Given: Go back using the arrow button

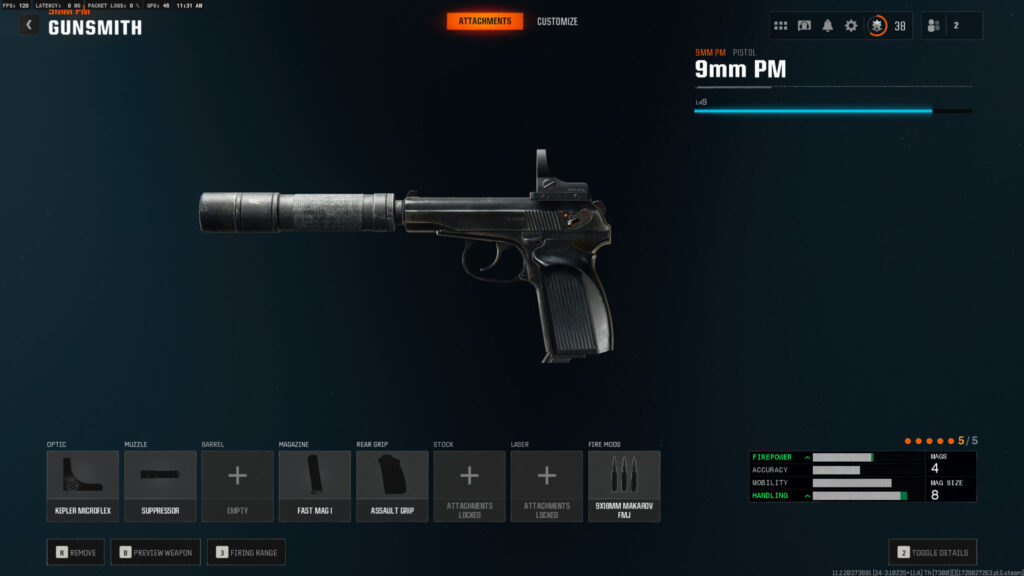Looking at the screenshot, I should (x=29, y=25).
